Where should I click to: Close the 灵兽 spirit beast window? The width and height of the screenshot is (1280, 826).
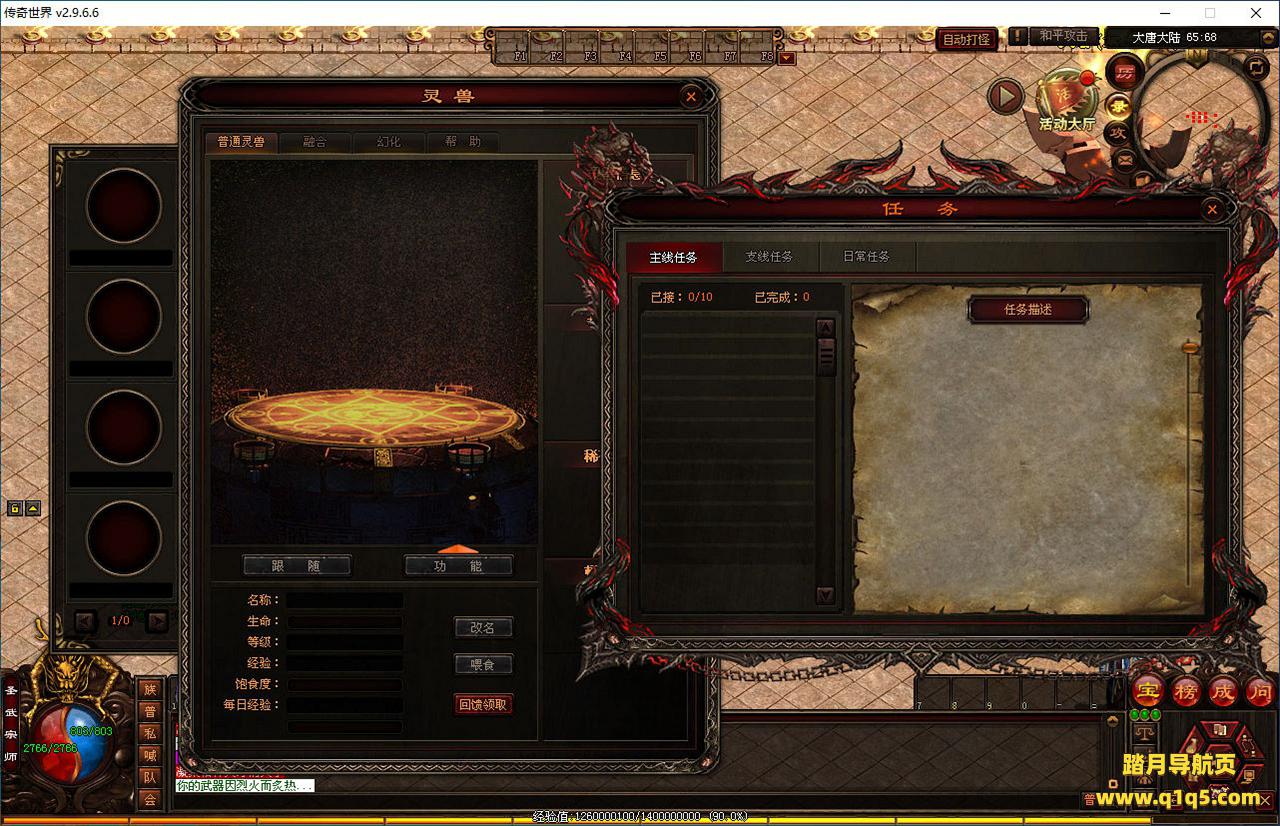pyautogui.click(x=690, y=96)
